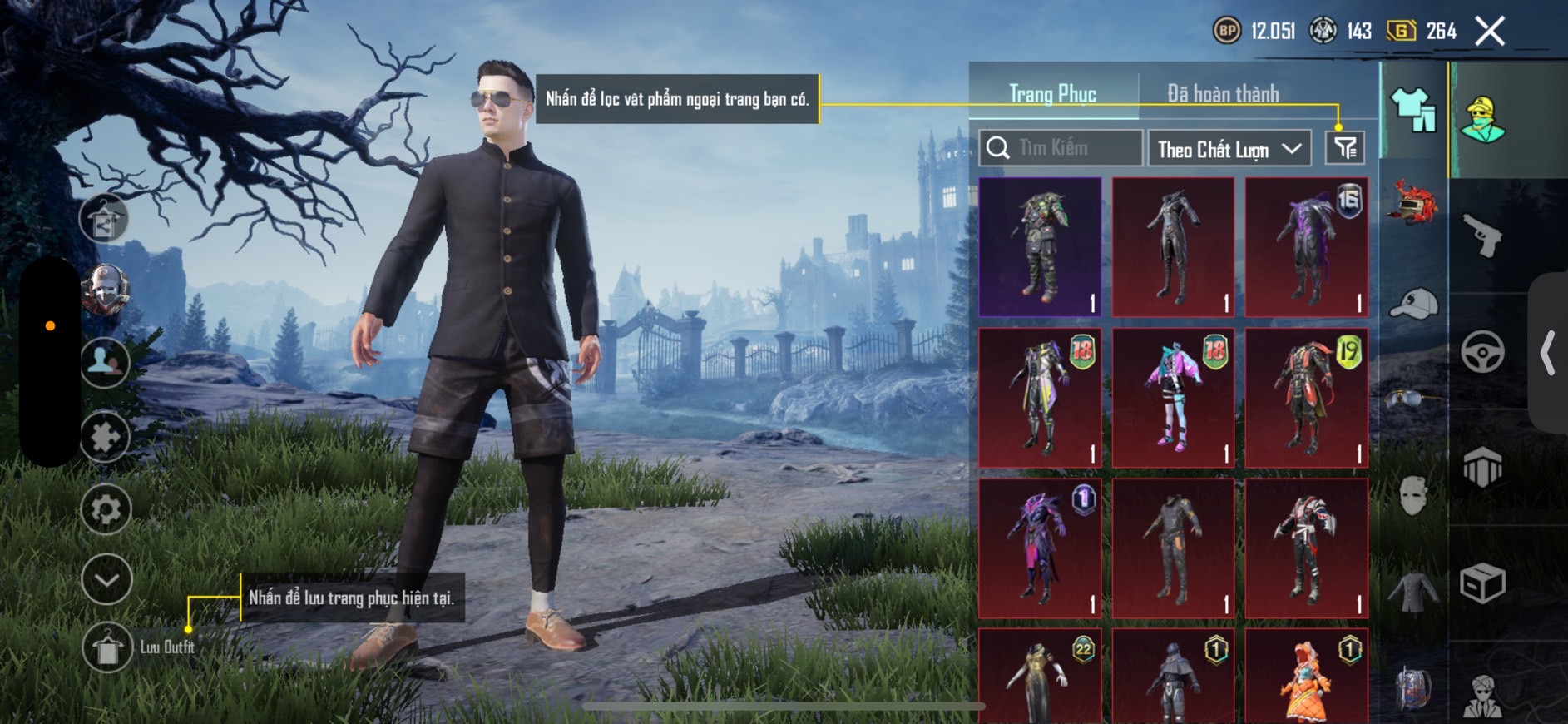This screenshot has width=1568, height=724.
Task: Pick the pink and cyan jacket outfit
Action: tap(1173, 398)
